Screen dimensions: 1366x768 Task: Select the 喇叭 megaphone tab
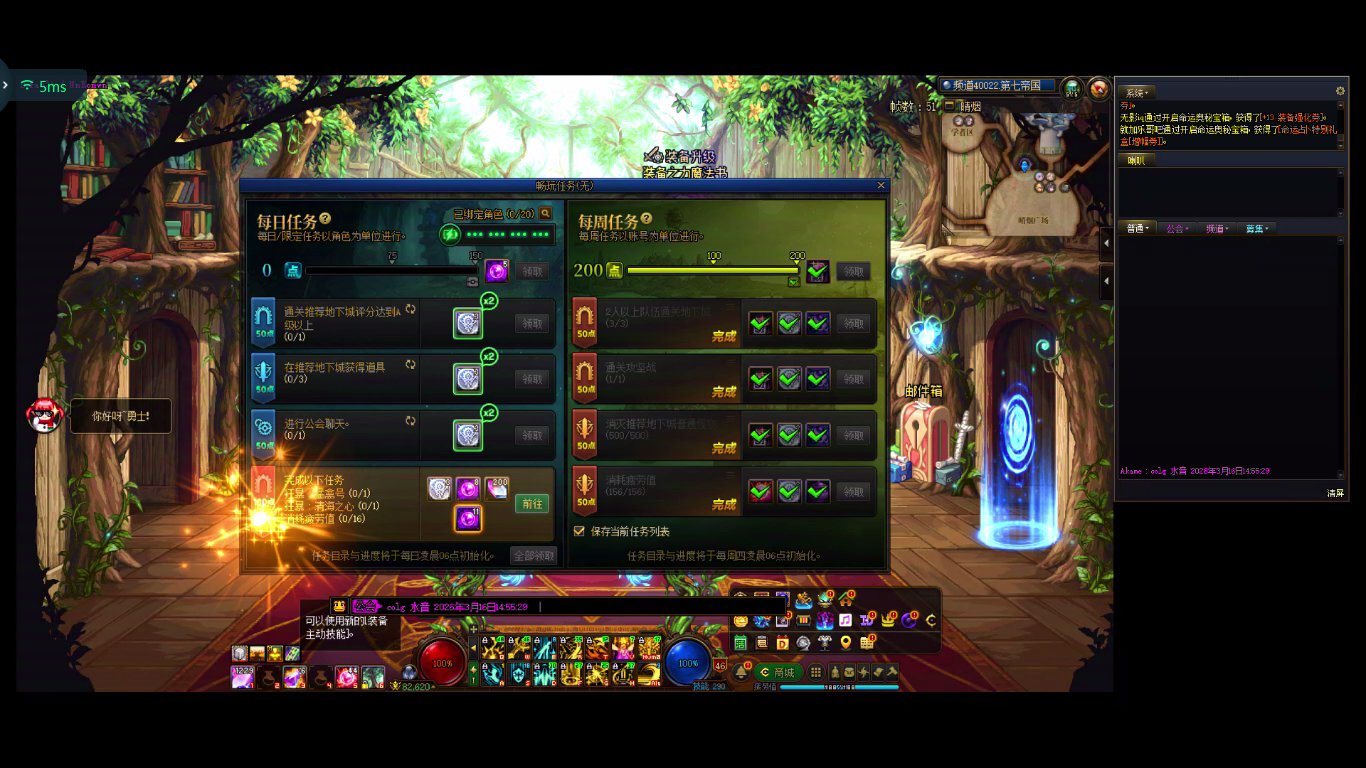pos(1136,160)
